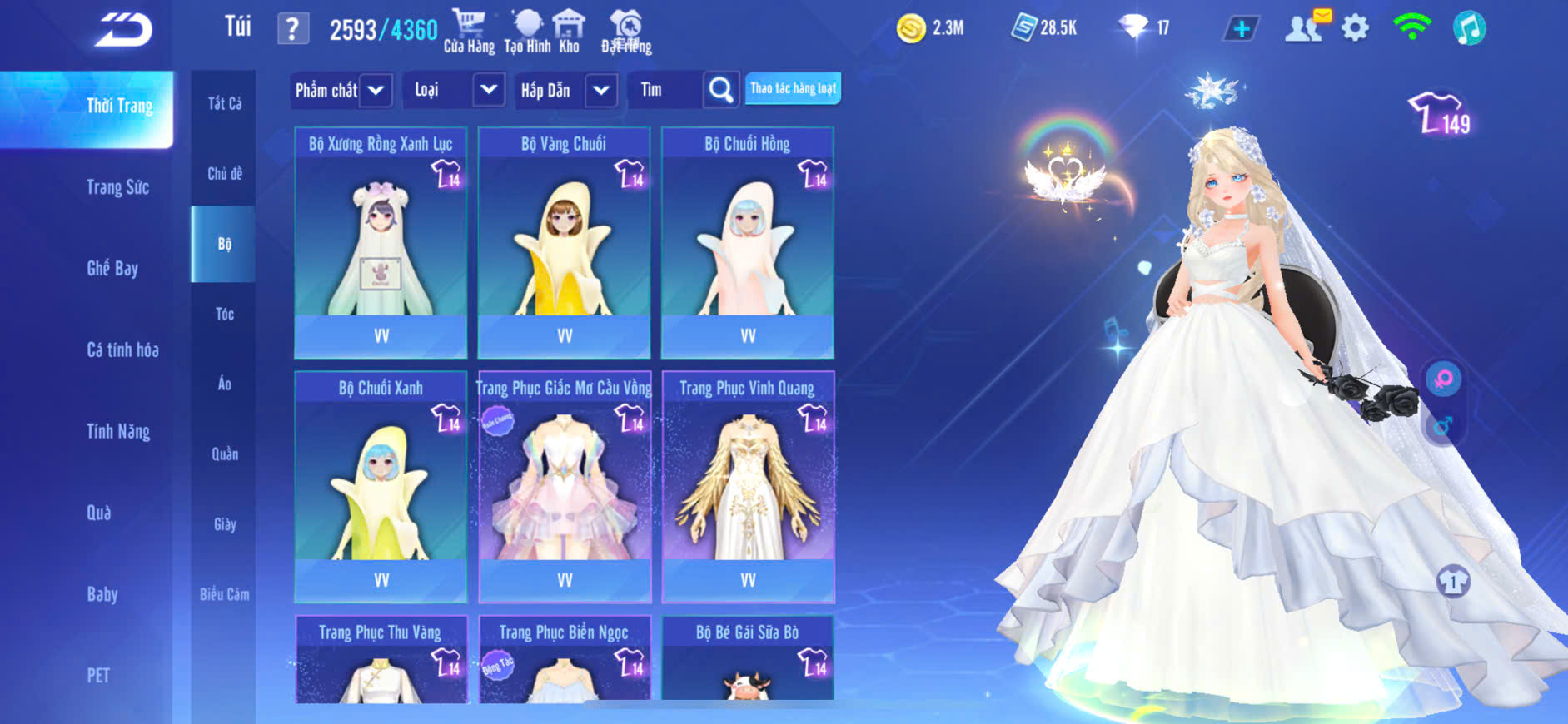Expand the Phẩm chất dropdown
This screenshot has width=1568, height=724.
coord(375,90)
